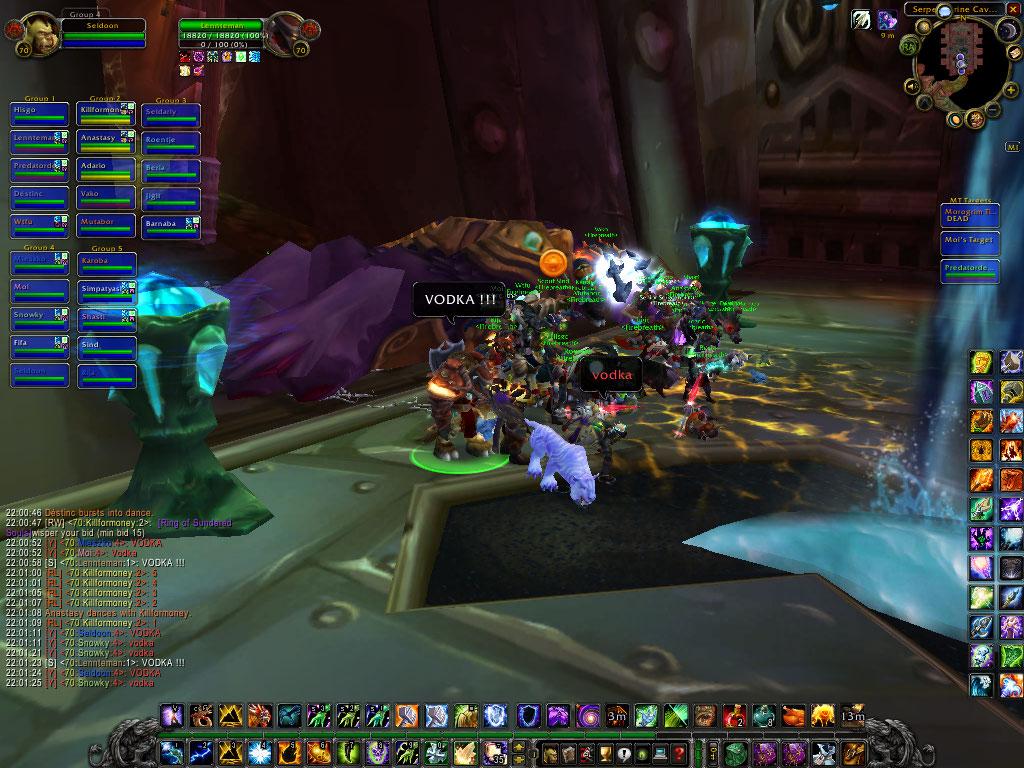Activate the purple spiral ability icon
Image resolution: width=1024 pixels, height=768 pixels.
click(584, 716)
